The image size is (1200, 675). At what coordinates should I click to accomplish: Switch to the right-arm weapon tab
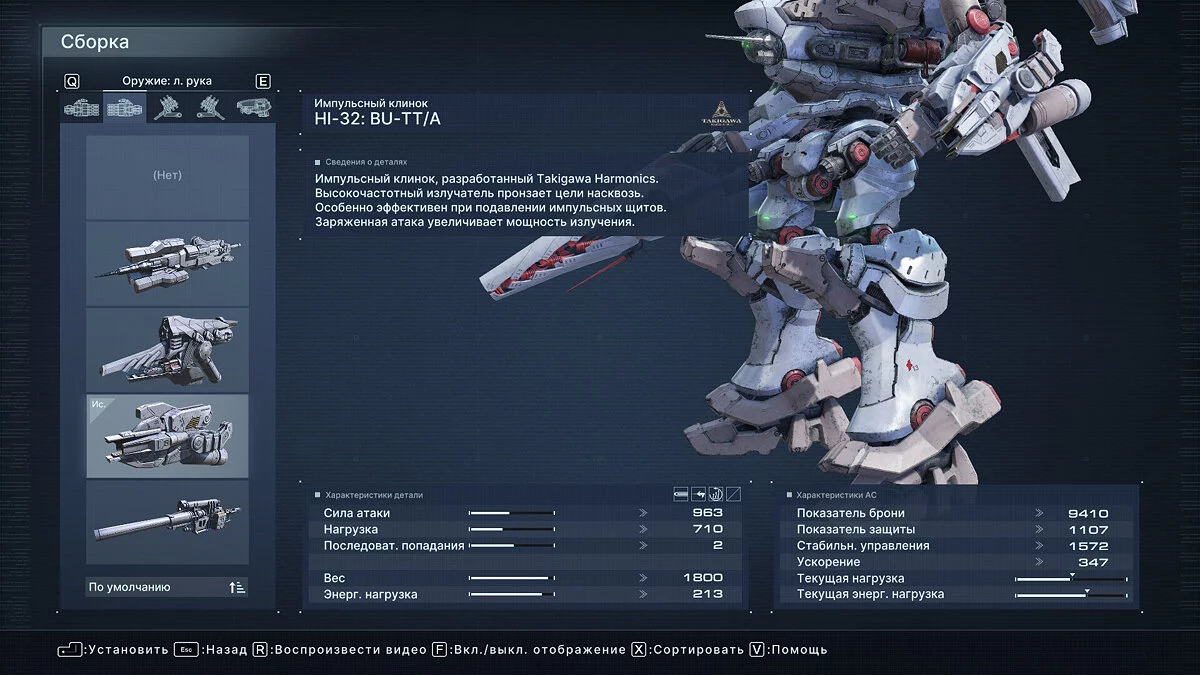[82, 108]
